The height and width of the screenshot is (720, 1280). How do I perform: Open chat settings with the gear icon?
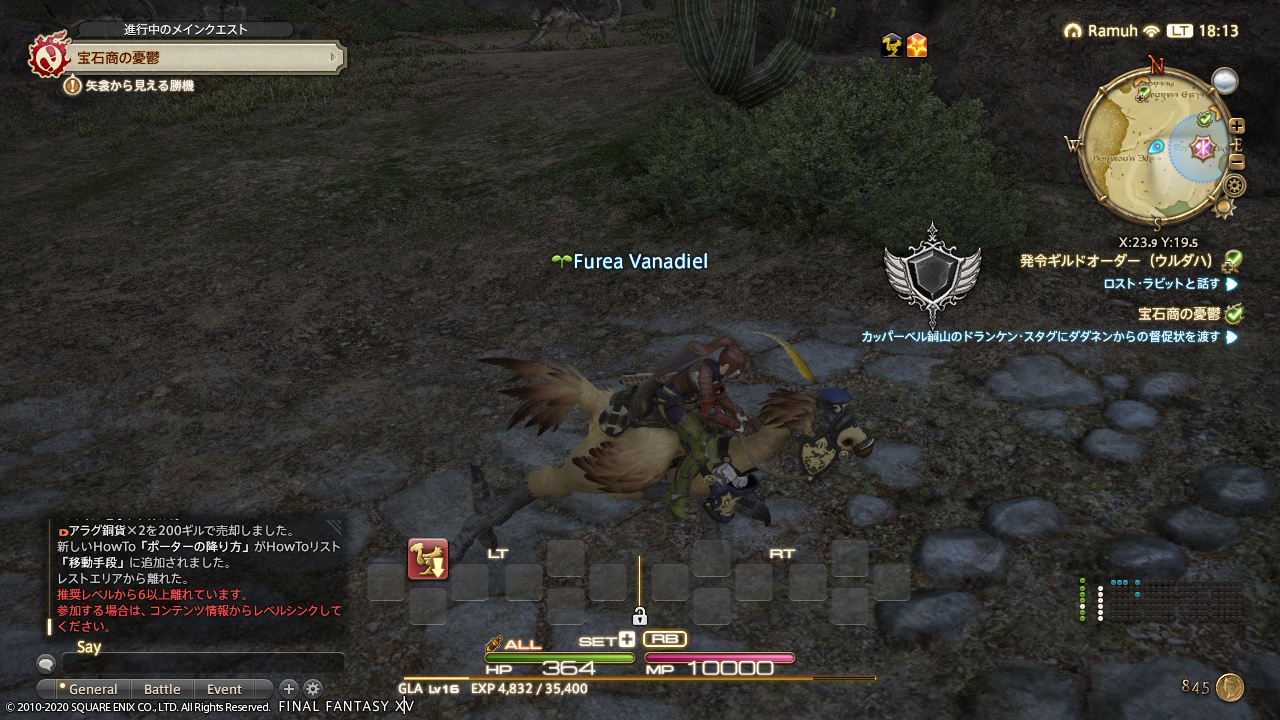coord(313,689)
